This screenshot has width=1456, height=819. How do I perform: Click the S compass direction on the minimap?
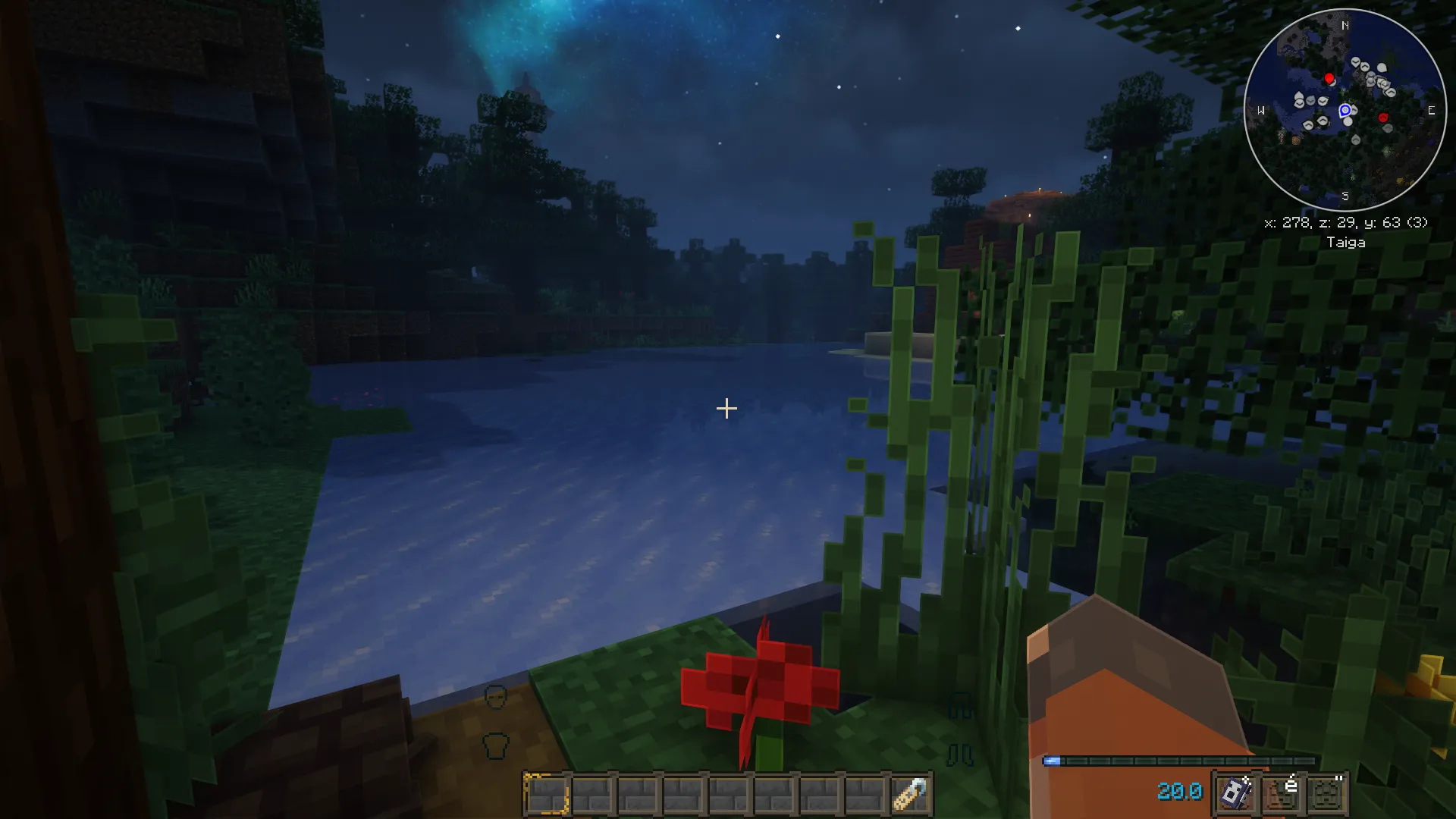click(1345, 196)
